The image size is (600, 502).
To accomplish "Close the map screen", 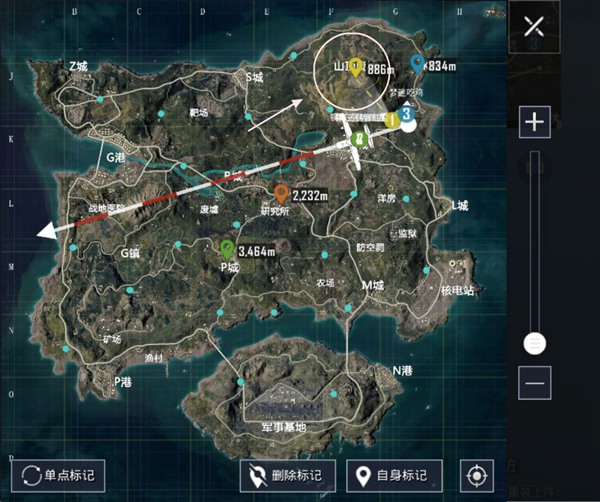I will 532,26.
